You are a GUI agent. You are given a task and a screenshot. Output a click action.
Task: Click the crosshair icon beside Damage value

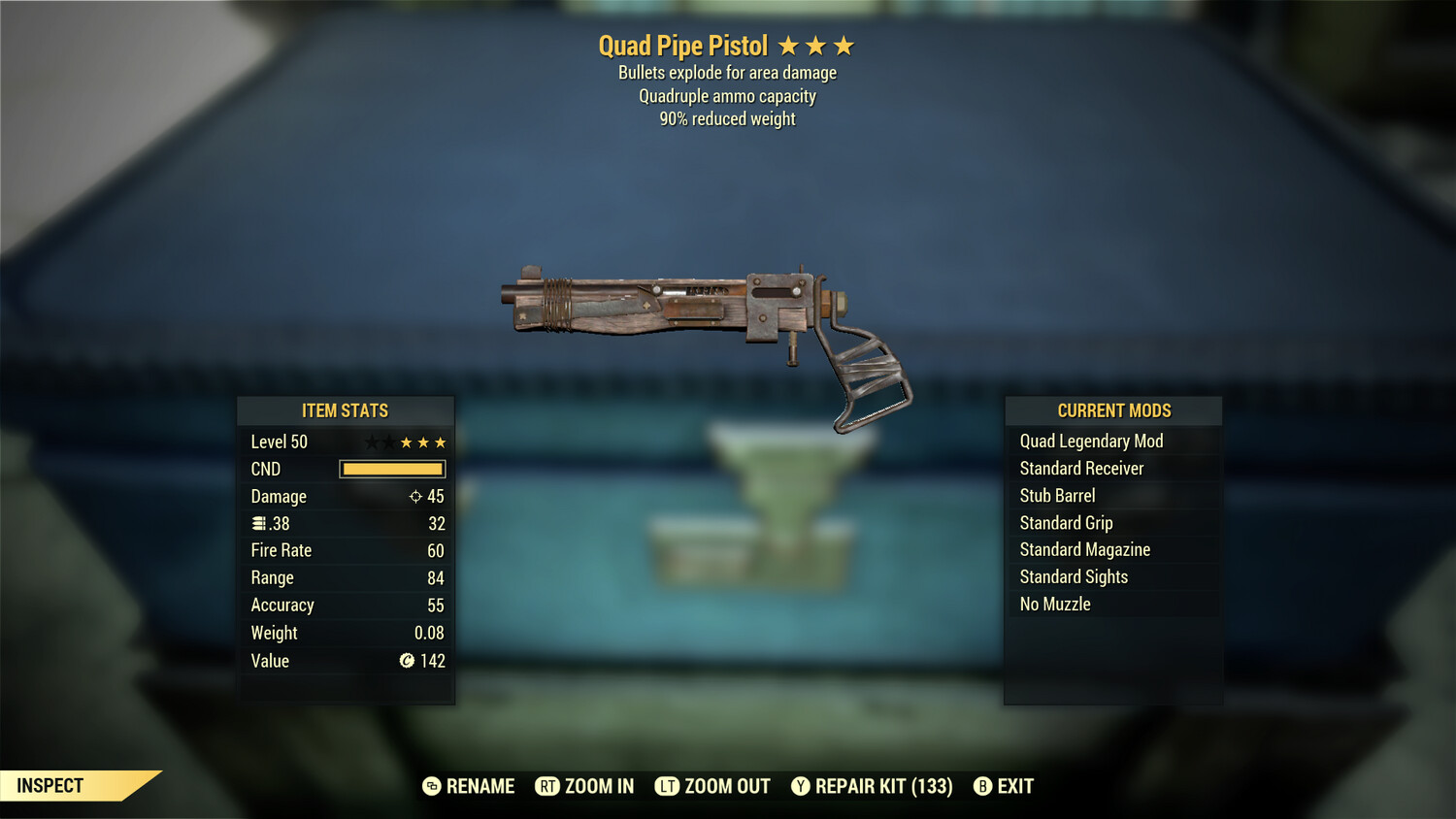coord(414,496)
